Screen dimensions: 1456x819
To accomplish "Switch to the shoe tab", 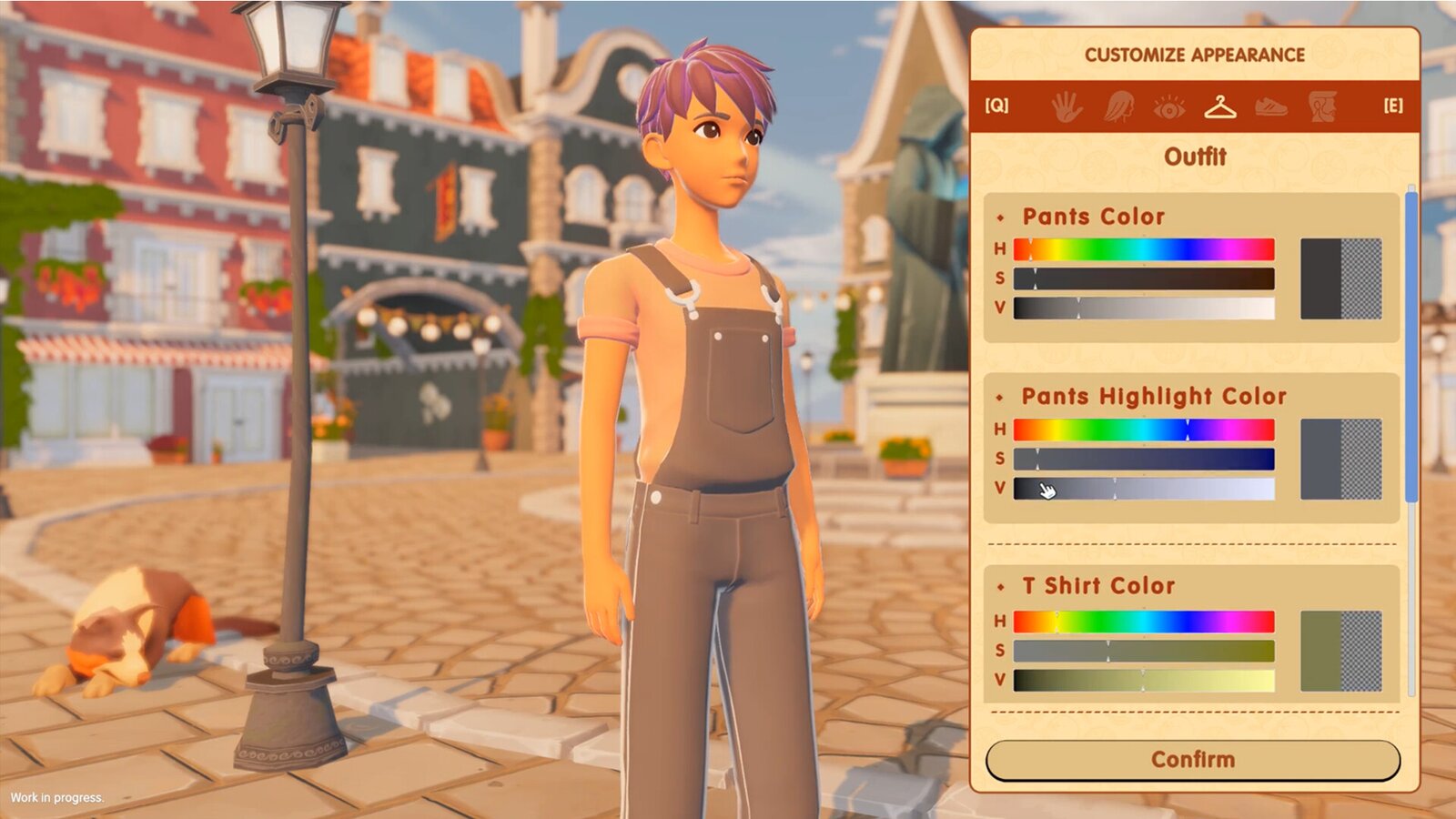I will pos(1270,107).
